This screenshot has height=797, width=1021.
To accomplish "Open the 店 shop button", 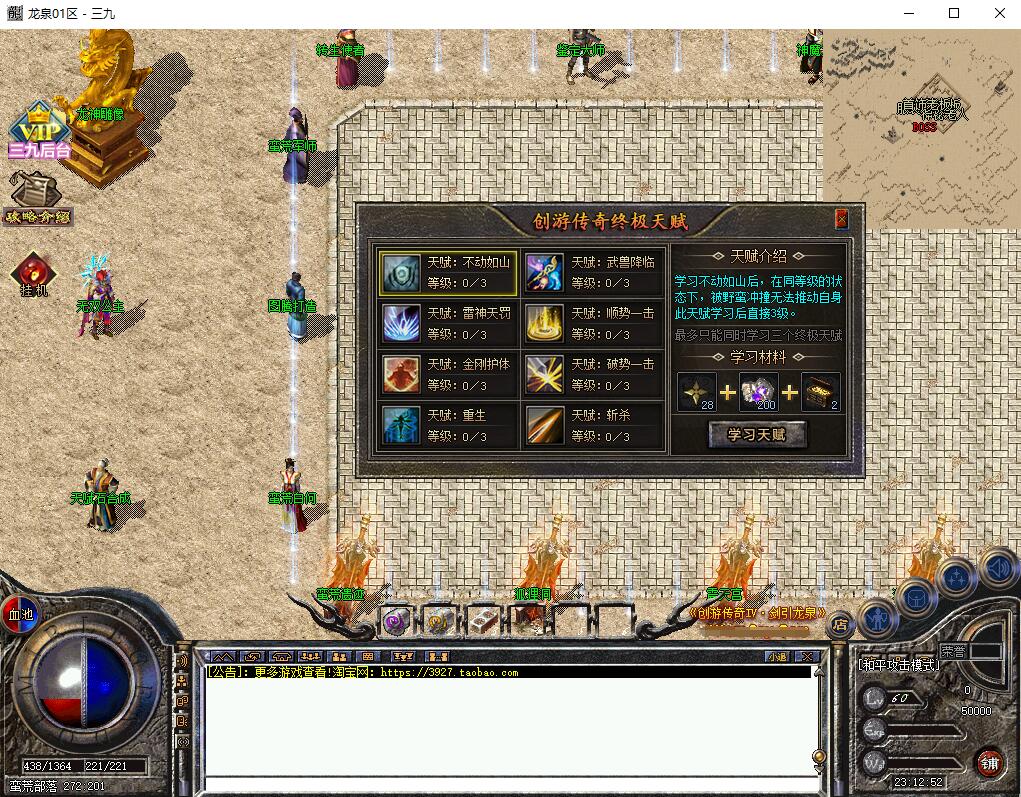I will click(x=839, y=625).
